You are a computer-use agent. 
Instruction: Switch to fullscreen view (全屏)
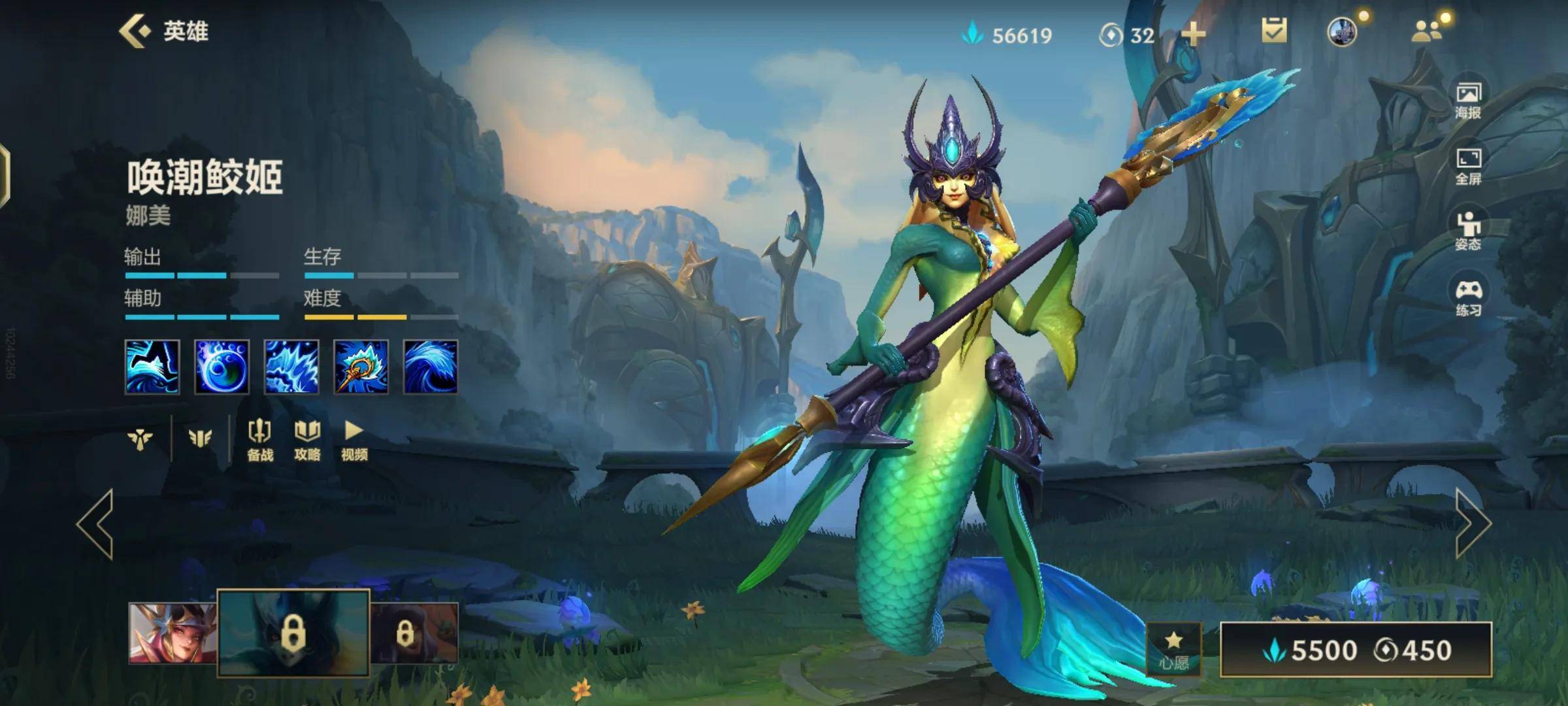click(x=1468, y=167)
